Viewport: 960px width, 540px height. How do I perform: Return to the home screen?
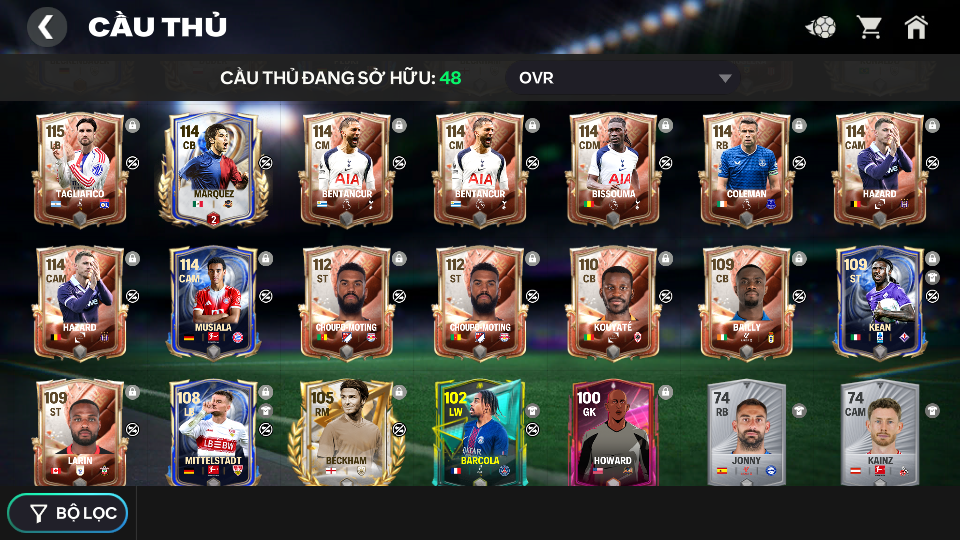(916, 27)
